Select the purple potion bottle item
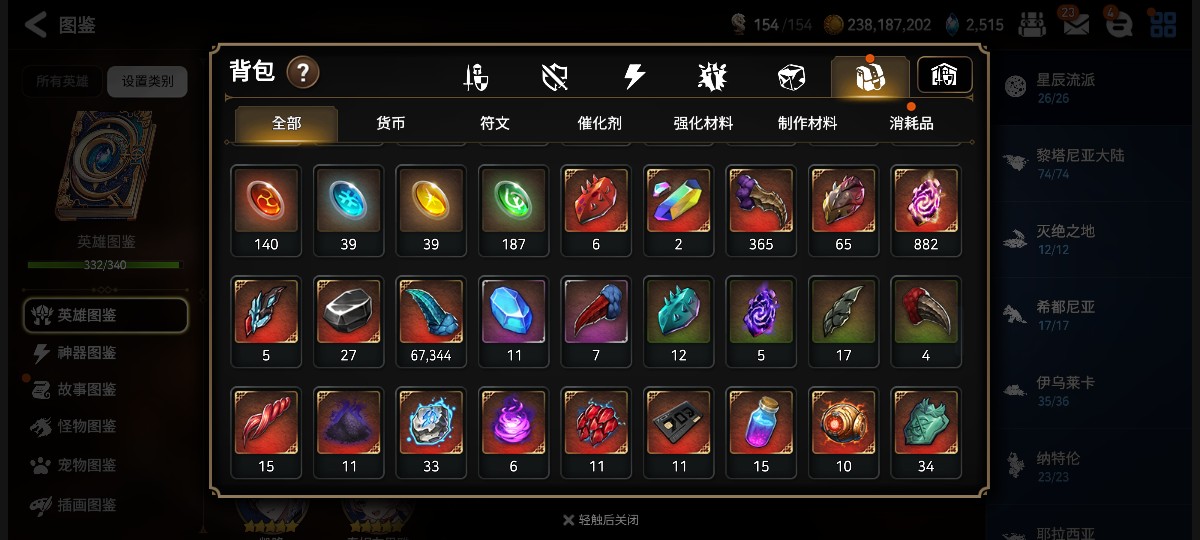This screenshot has height=540, width=1200. point(761,422)
